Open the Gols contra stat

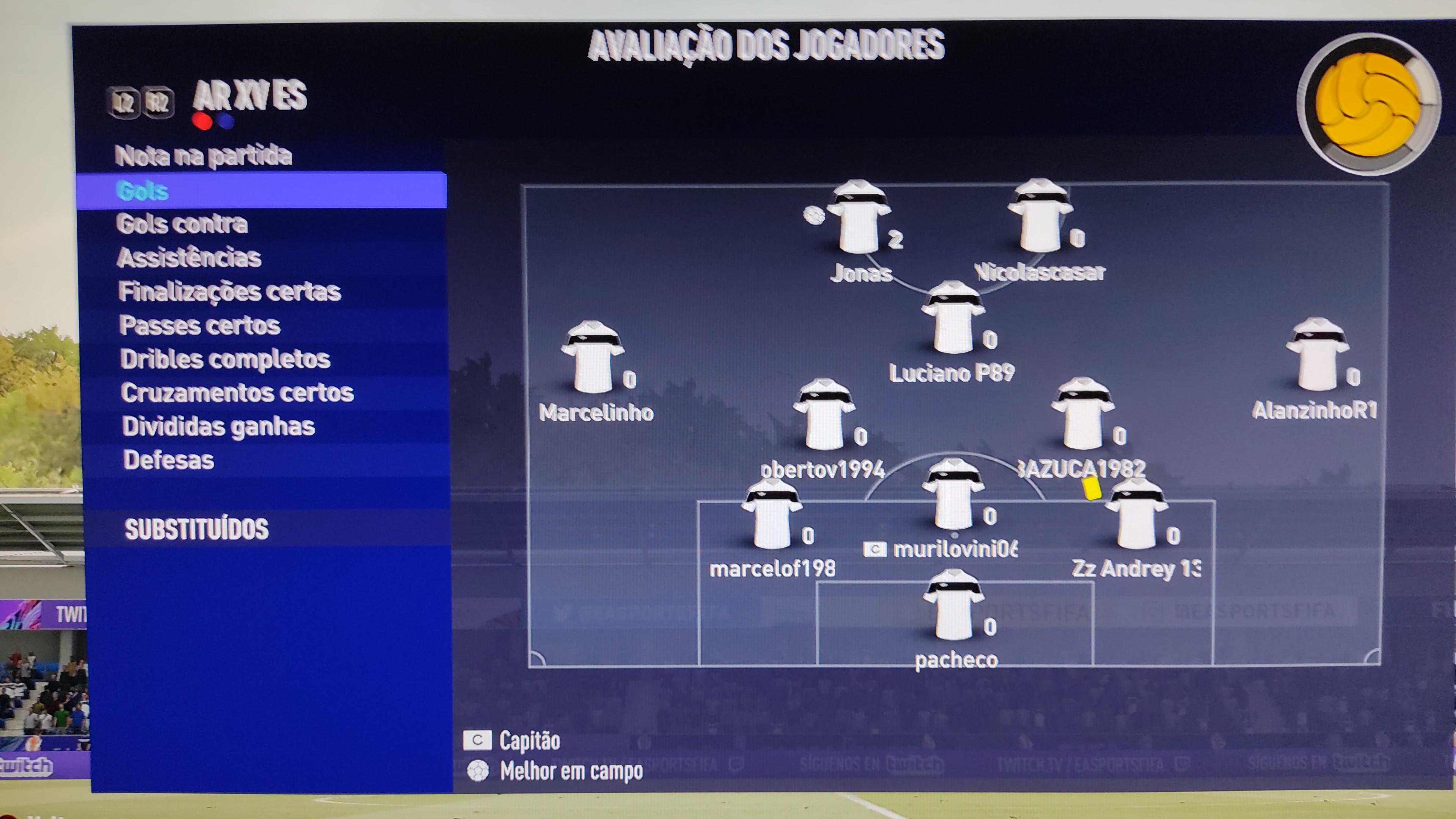[182, 224]
